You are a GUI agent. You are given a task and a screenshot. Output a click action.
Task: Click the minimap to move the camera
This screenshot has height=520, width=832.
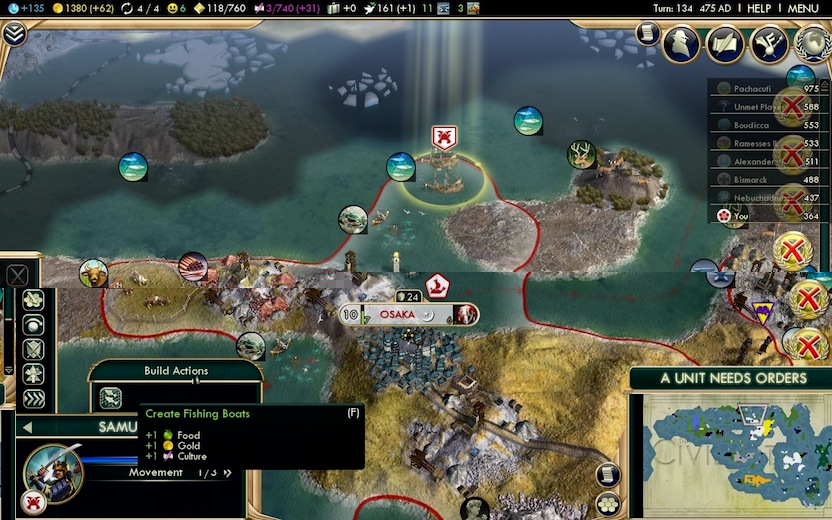tap(732, 452)
